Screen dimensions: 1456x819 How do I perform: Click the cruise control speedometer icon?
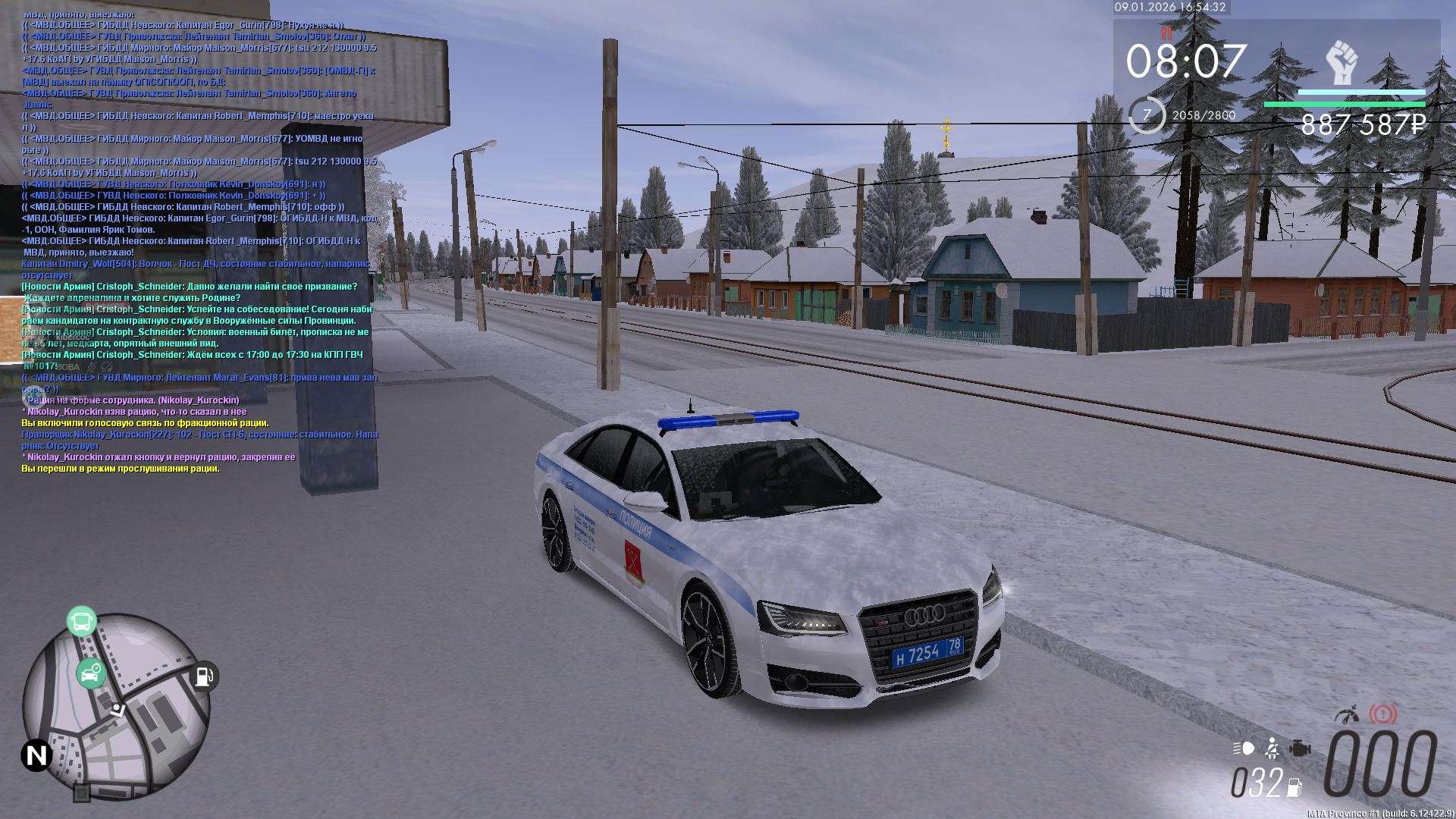(x=1348, y=715)
